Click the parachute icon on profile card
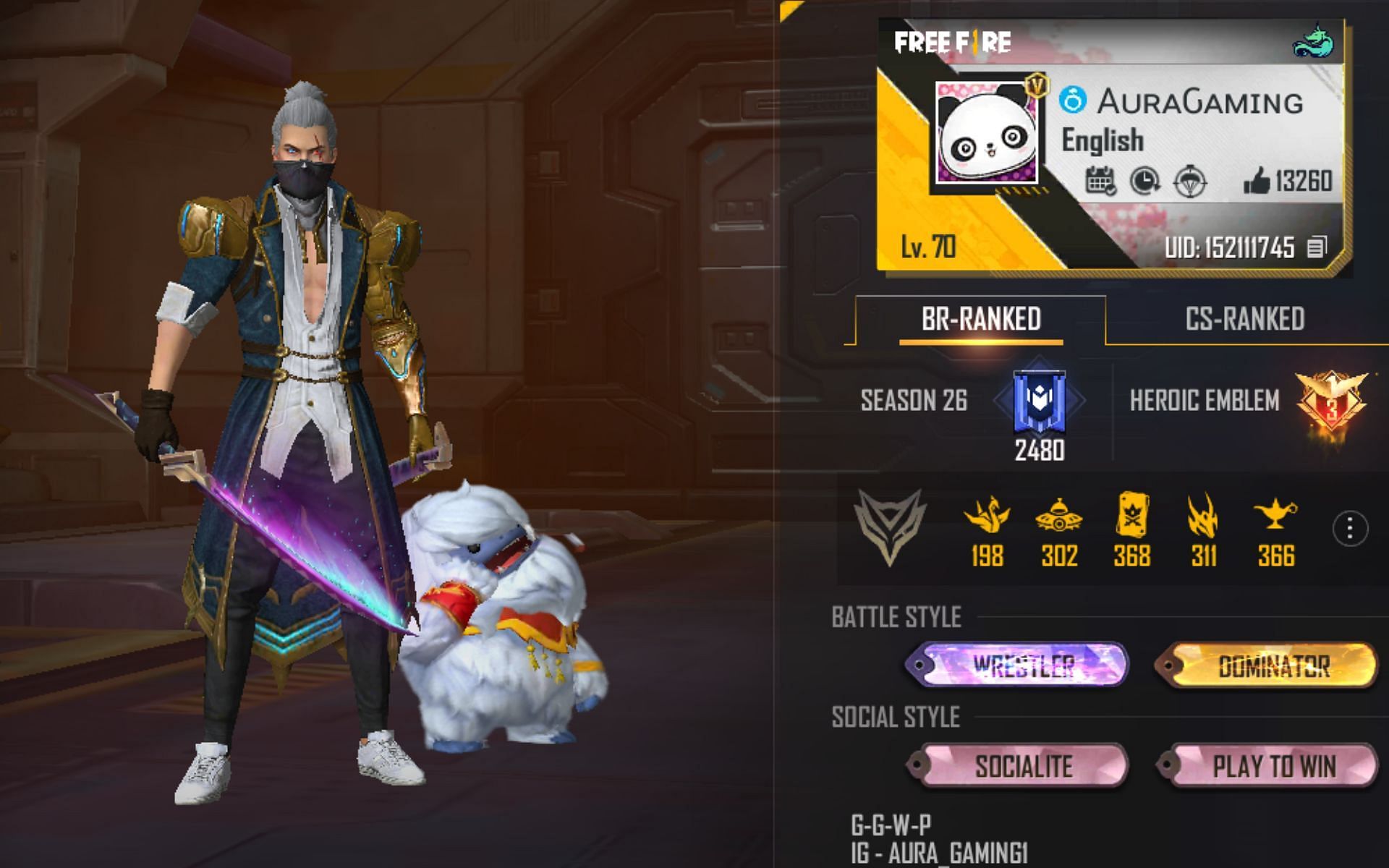Image resolution: width=1389 pixels, height=868 pixels. (x=1189, y=181)
